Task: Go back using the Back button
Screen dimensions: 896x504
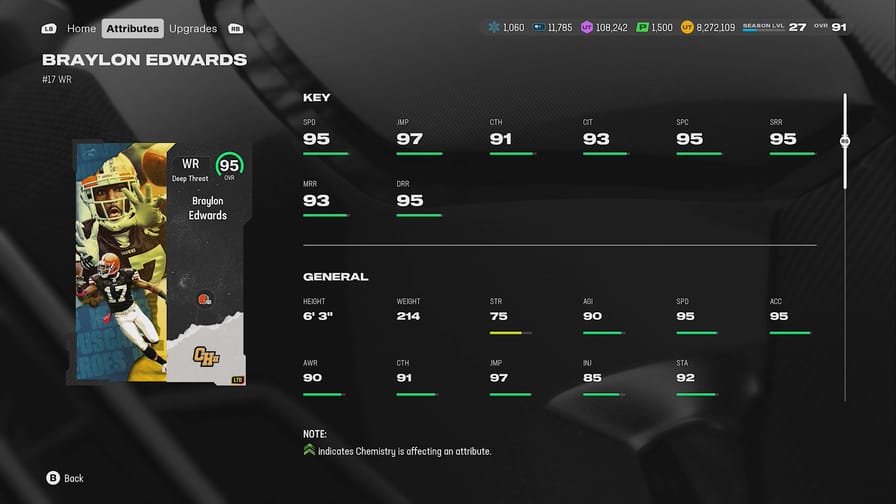Action: pos(65,478)
